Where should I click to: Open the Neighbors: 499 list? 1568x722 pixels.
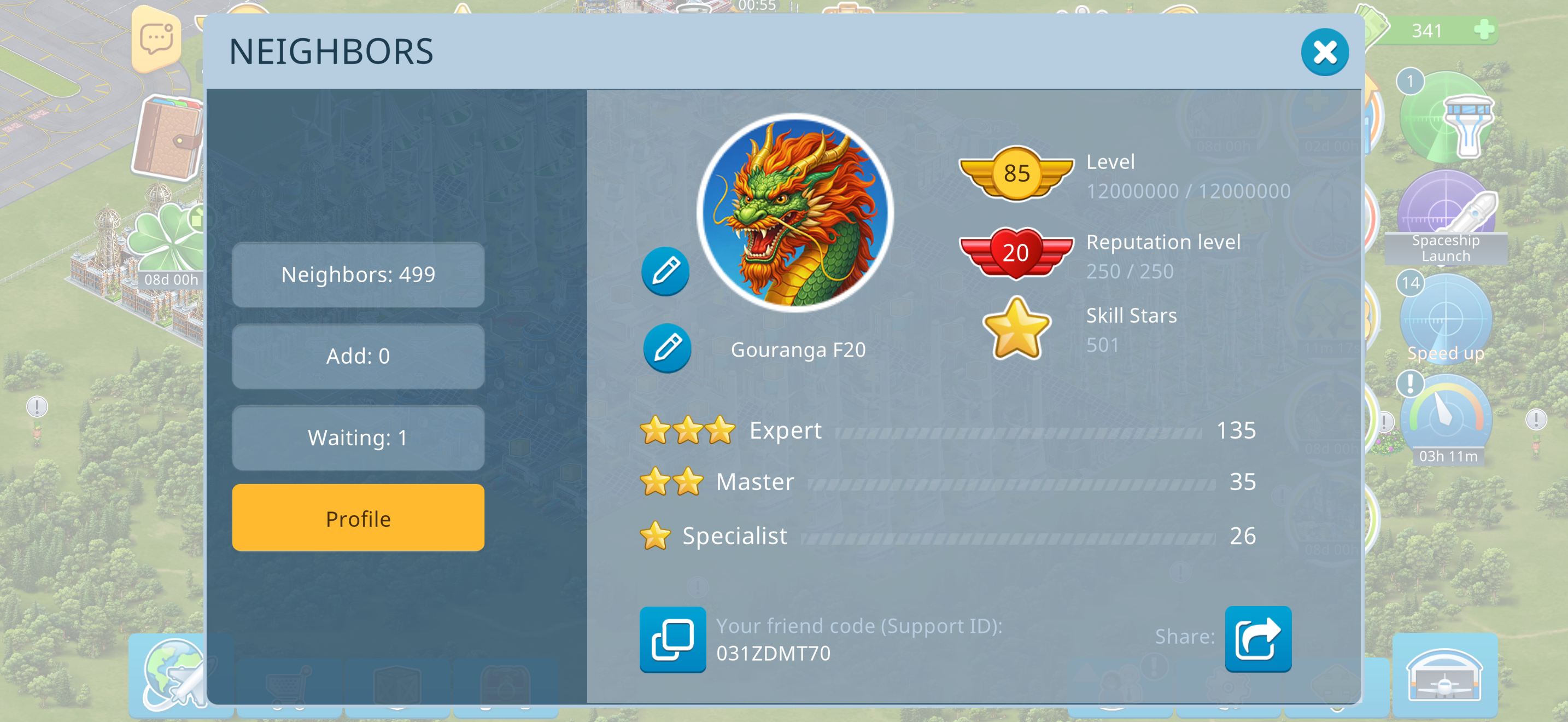coord(358,275)
